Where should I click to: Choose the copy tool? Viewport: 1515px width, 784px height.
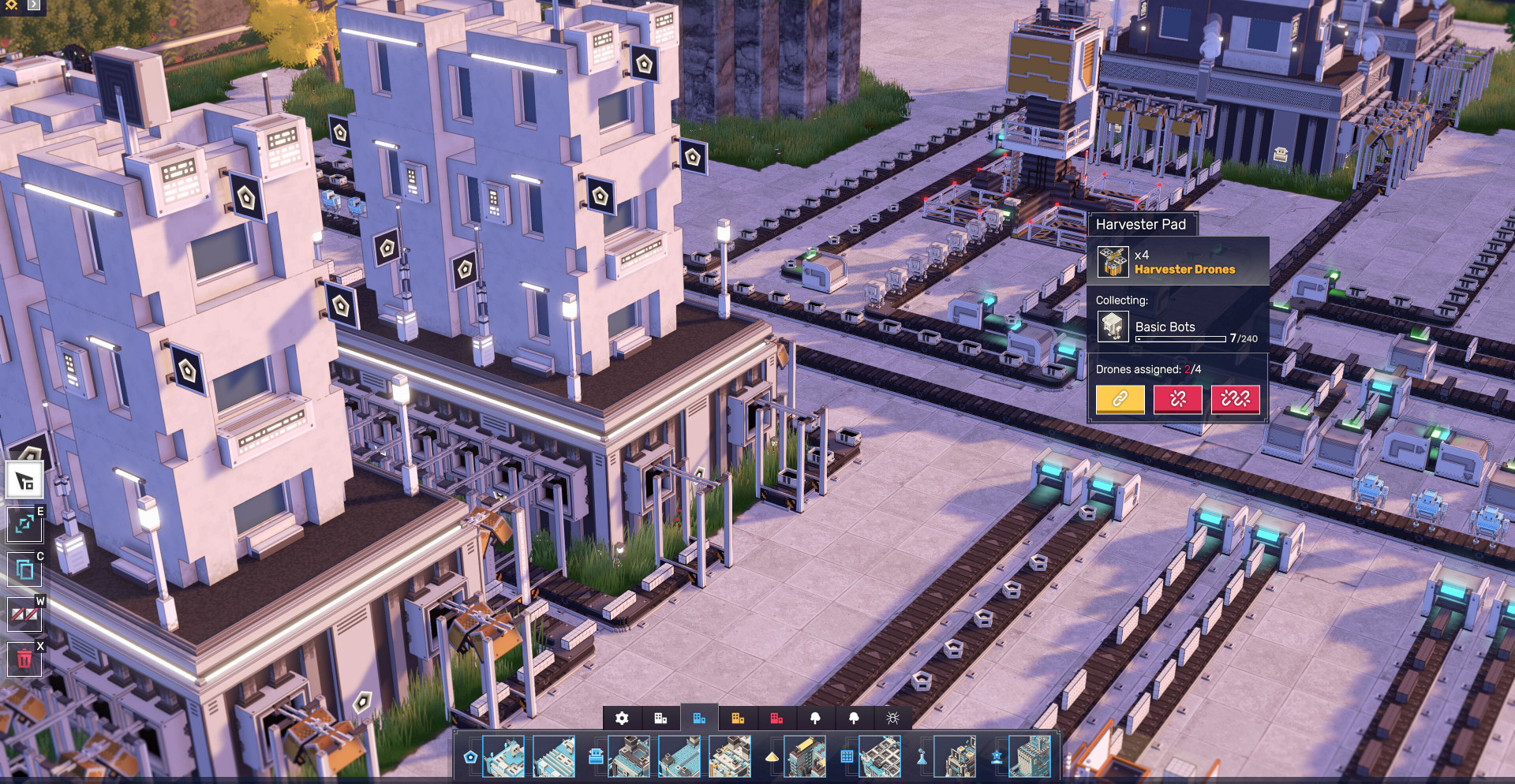tap(24, 569)
